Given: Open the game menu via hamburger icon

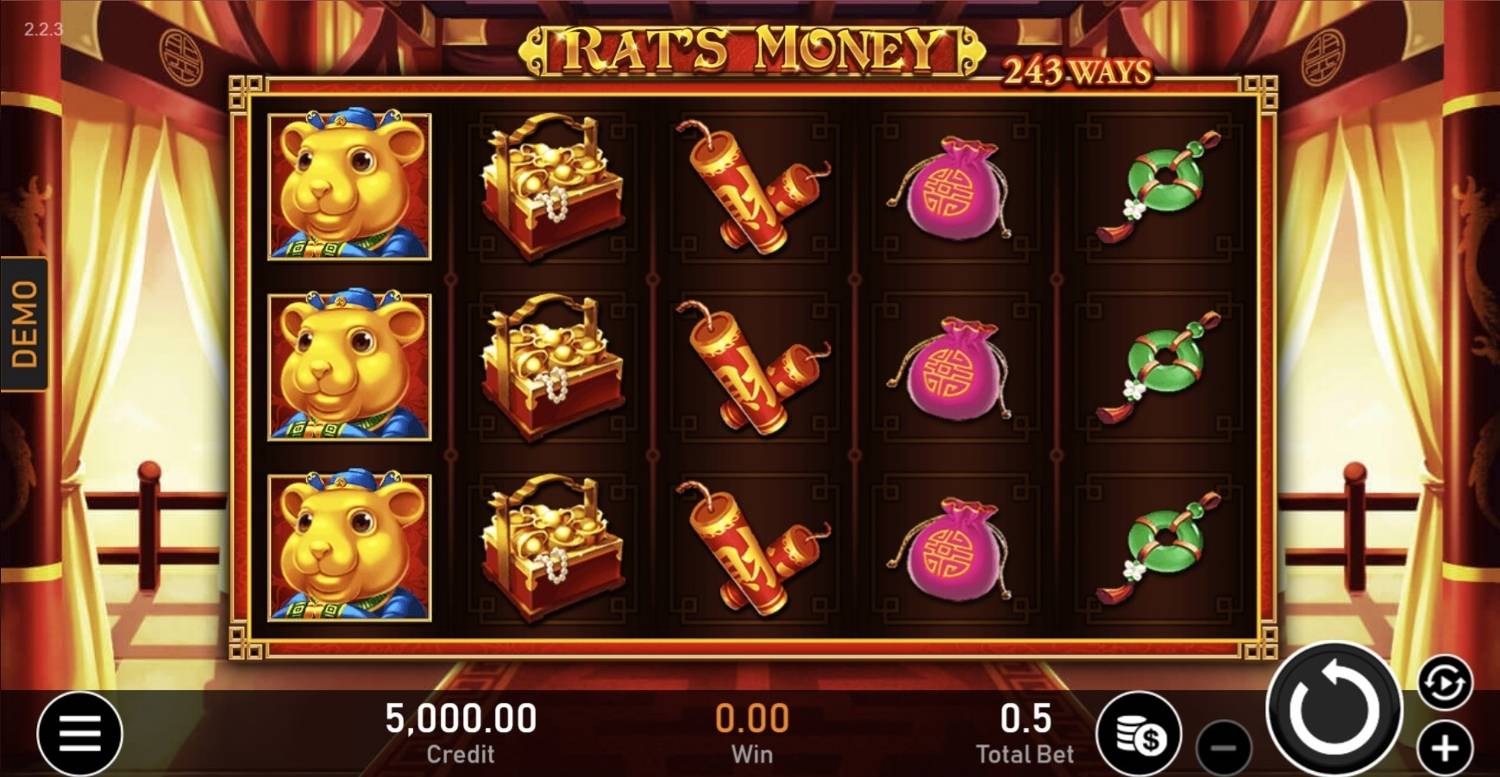Looking at the screenshot, I should tap(79, 732).
